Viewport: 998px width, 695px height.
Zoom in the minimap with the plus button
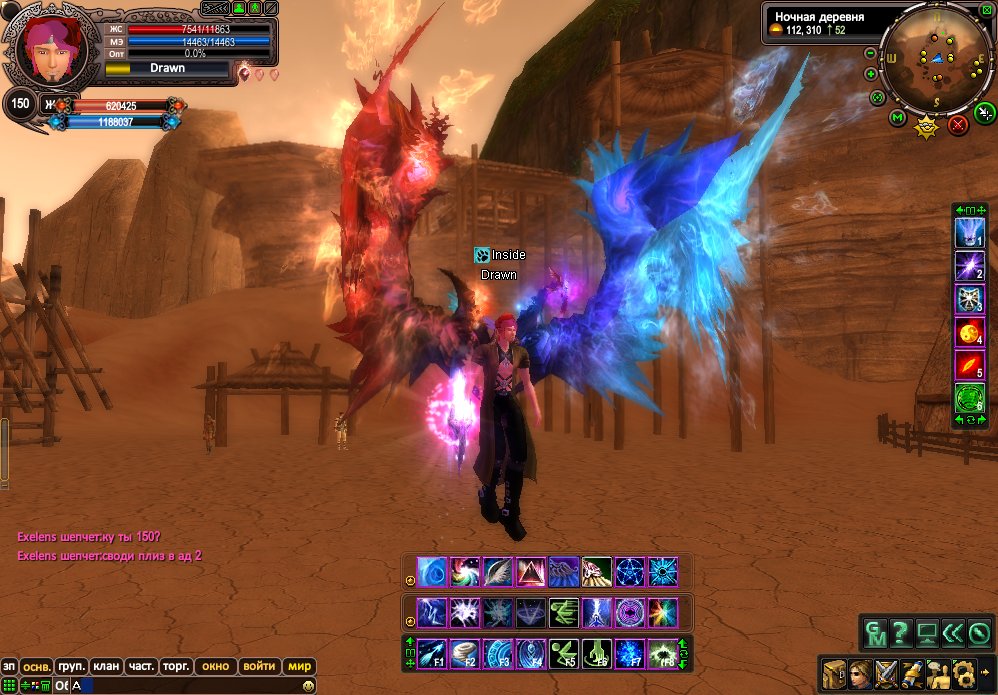tap(870, 73)
